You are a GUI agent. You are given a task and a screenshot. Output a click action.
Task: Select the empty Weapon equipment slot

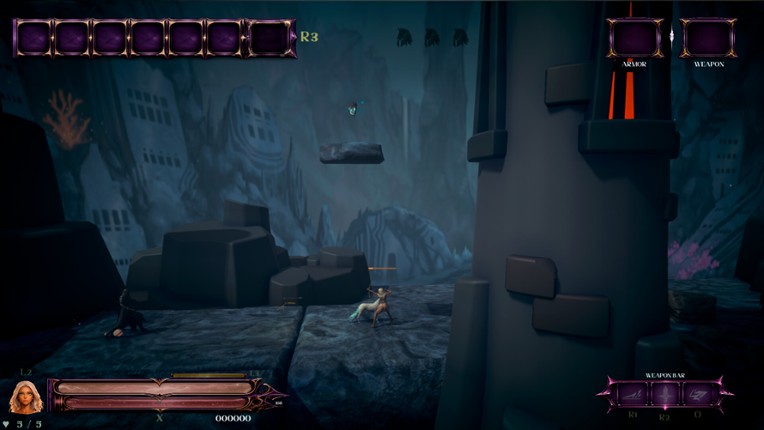click(x=708, y=38)
